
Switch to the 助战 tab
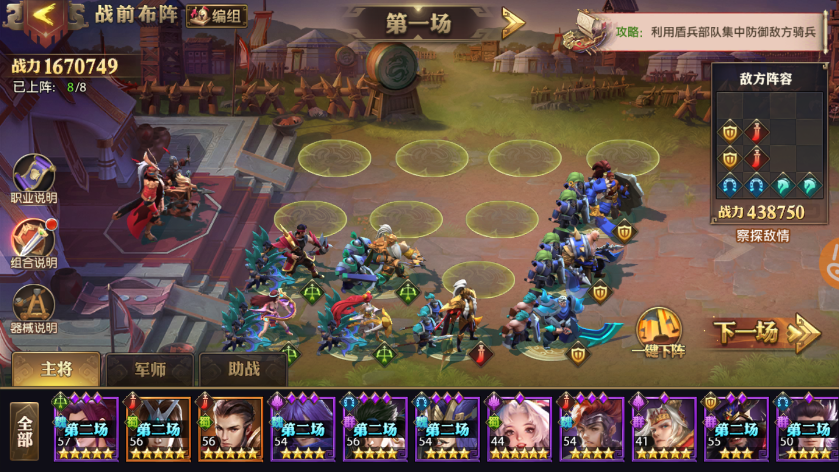point(243,369)
